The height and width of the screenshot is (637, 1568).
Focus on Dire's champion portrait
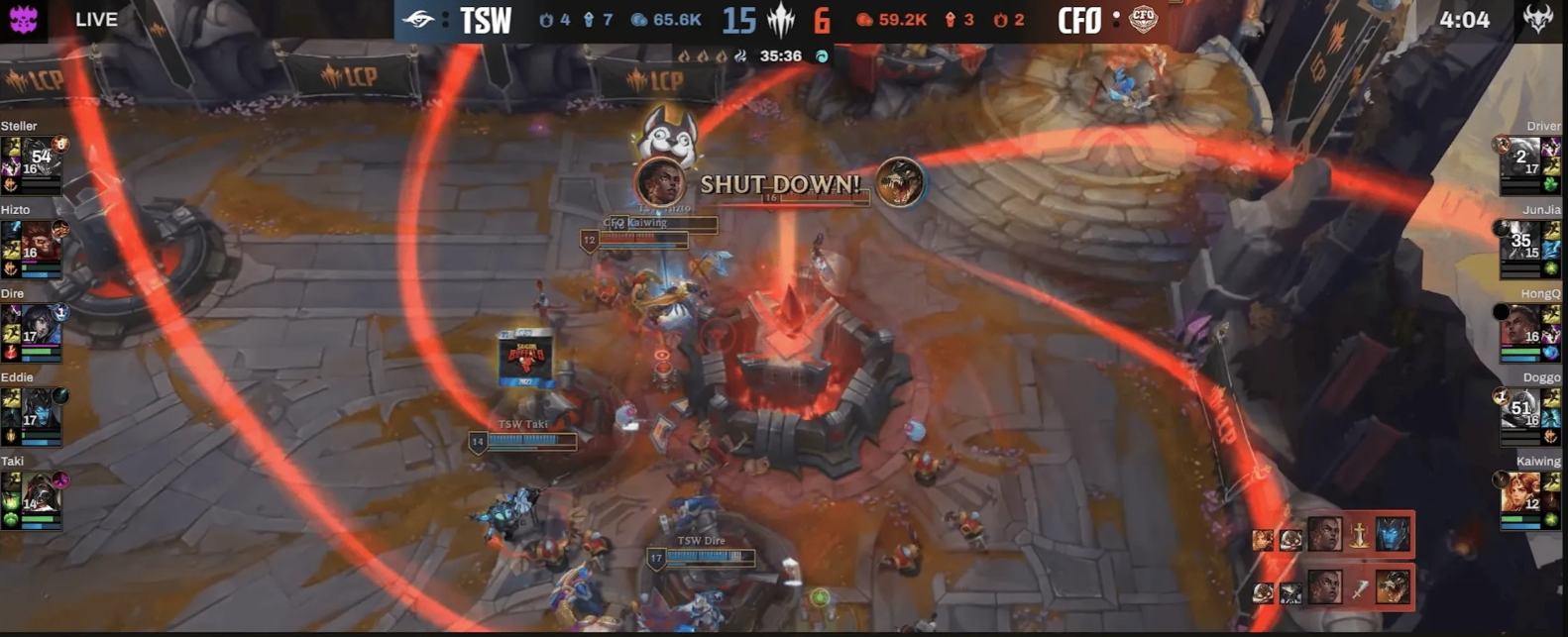40,326
